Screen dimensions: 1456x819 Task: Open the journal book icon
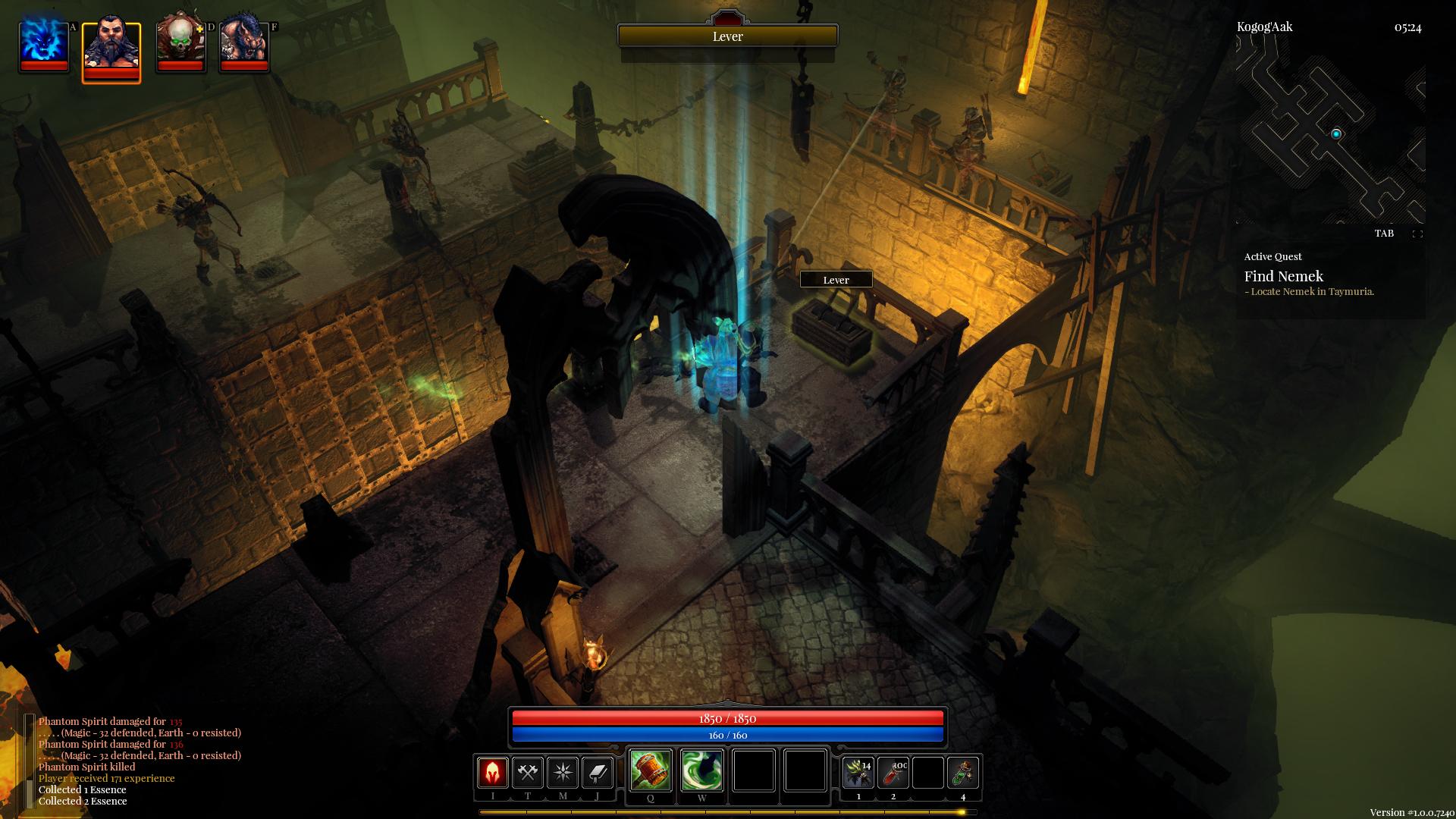(x=598, y=773)
